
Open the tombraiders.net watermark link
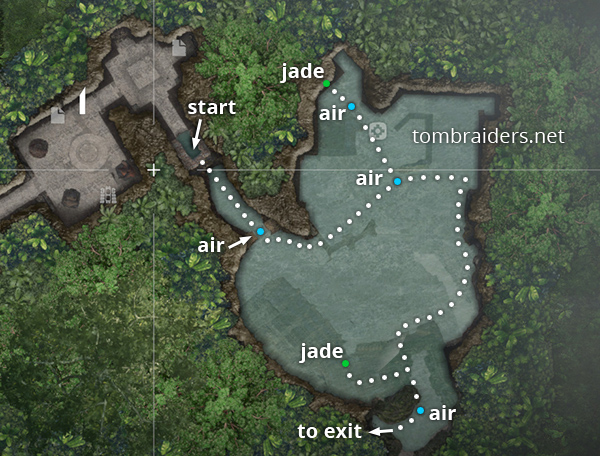[x=488, y=136]
